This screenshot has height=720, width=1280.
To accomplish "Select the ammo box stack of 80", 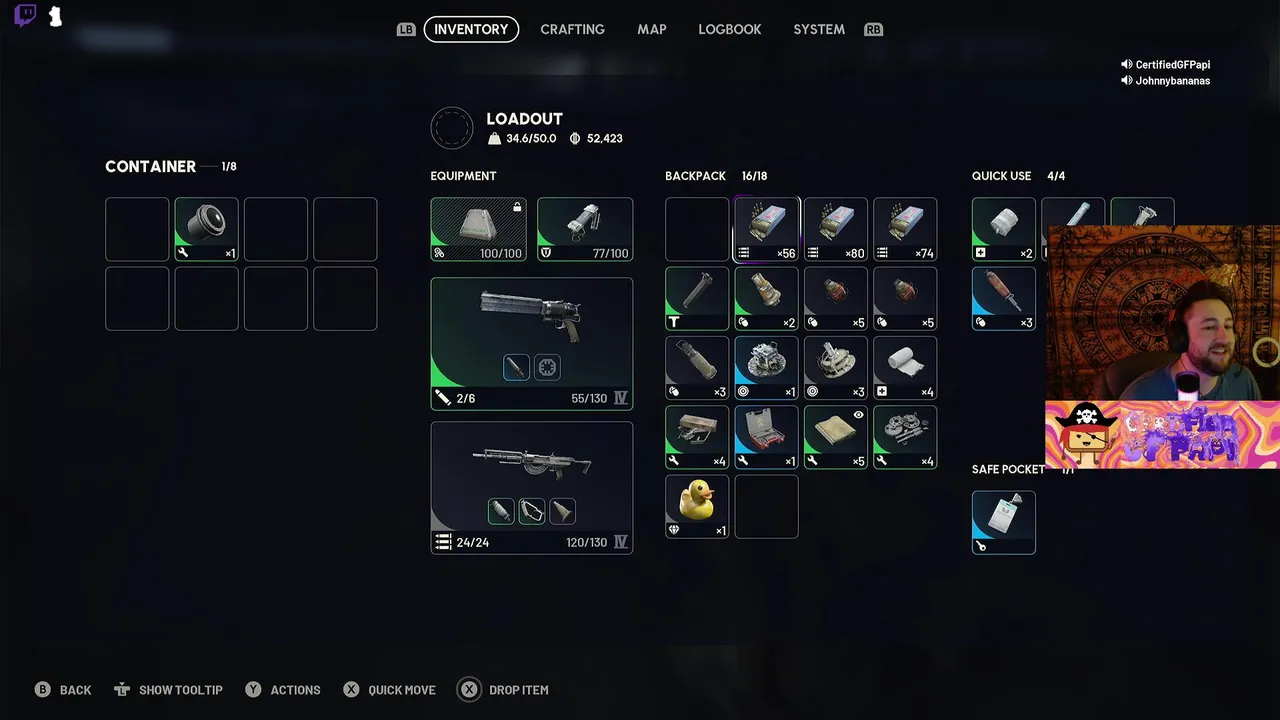I will [836, 229].
